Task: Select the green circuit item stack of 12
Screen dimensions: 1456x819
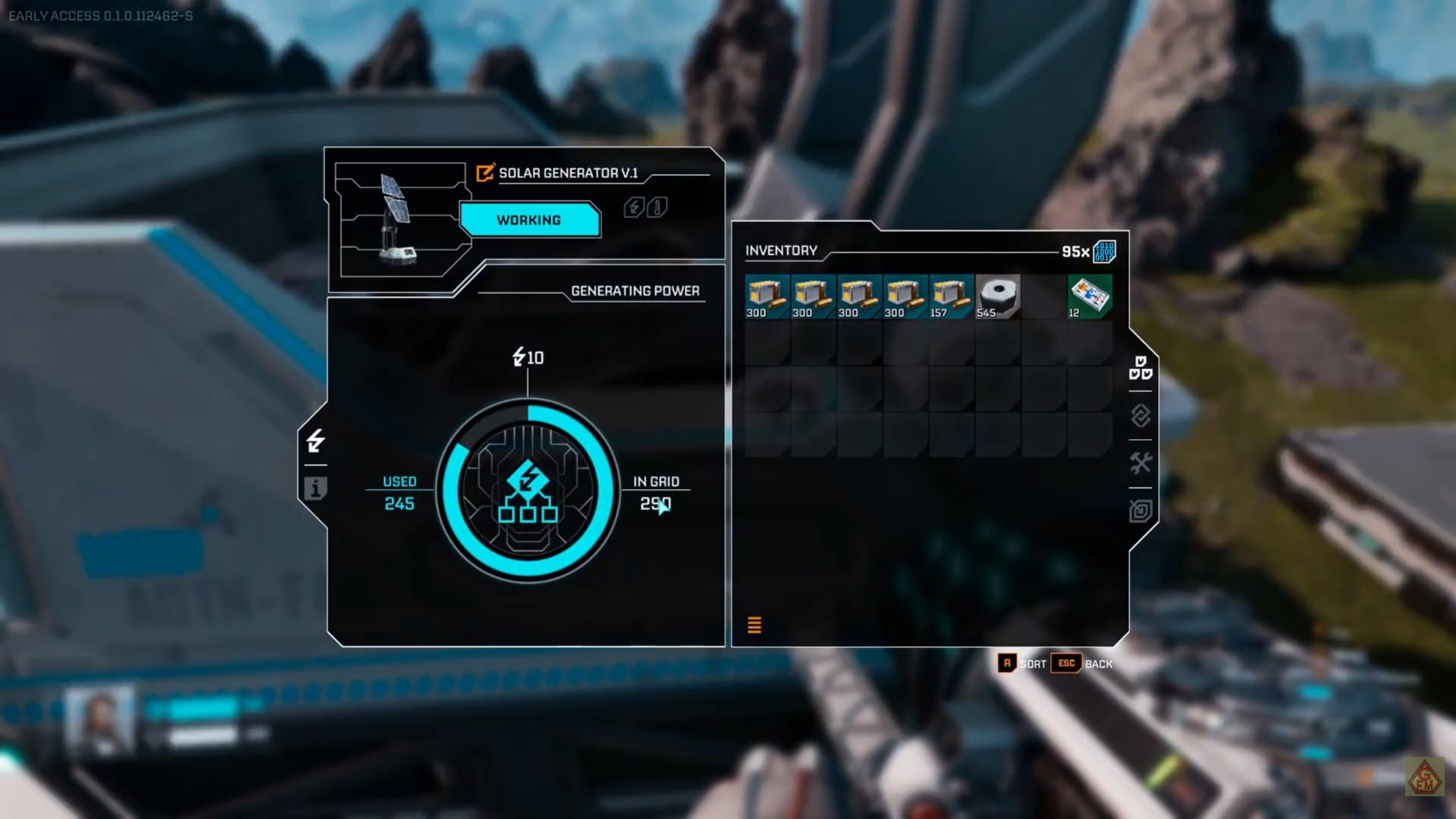Action: (x=1089, y=297)
